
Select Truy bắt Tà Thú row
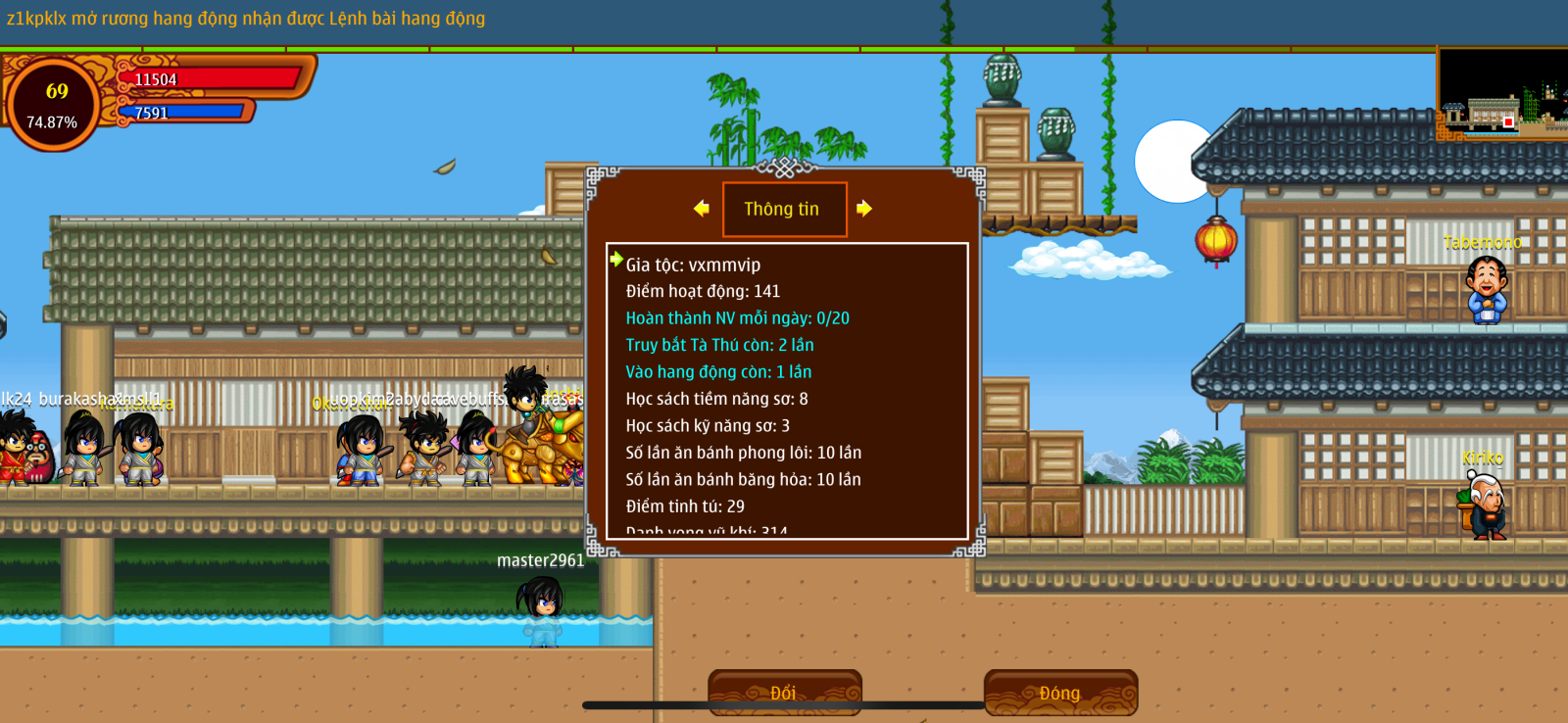tap(719, 345)
